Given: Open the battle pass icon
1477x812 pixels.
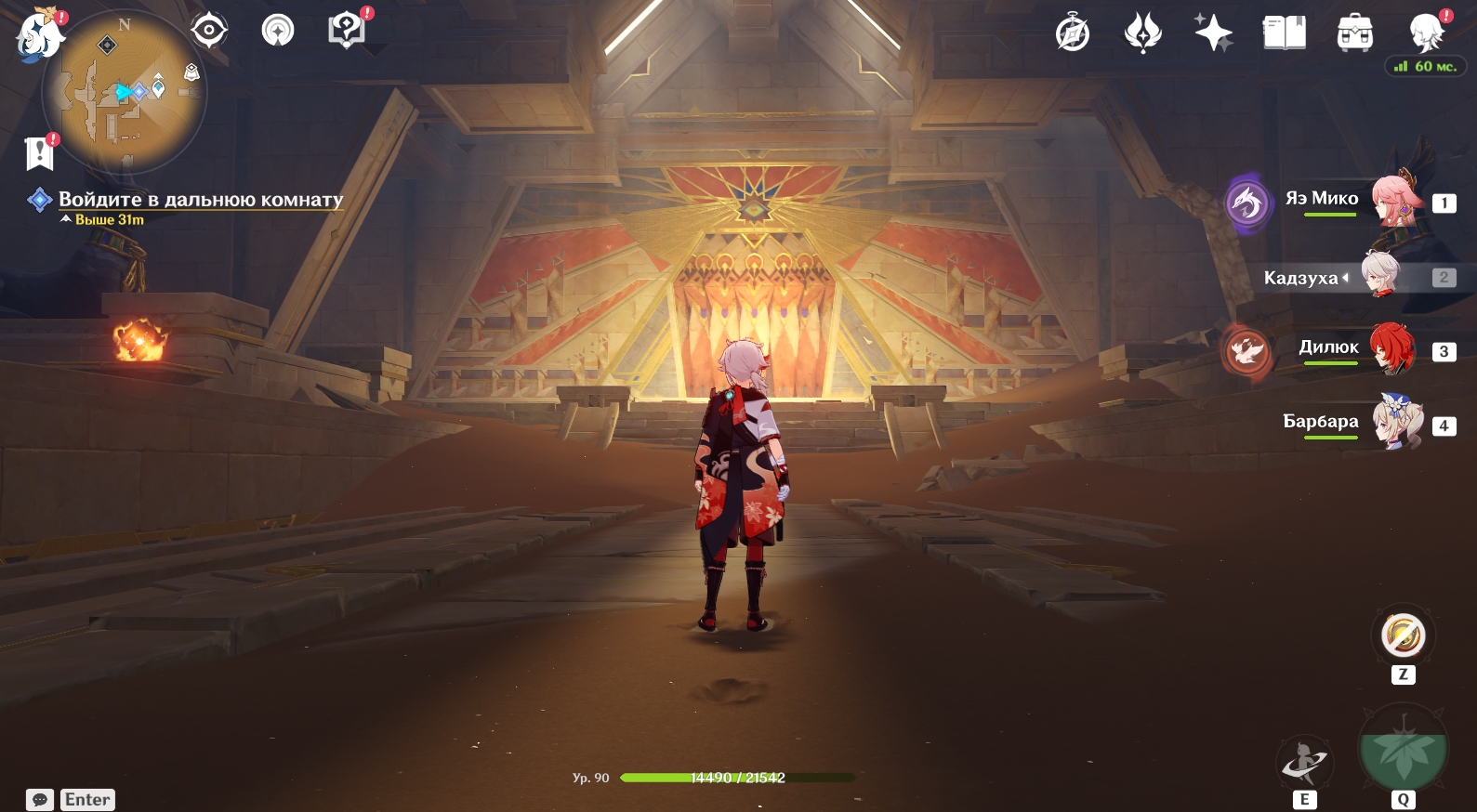Looking at the screenshot, I should [x=1142, y=33].
